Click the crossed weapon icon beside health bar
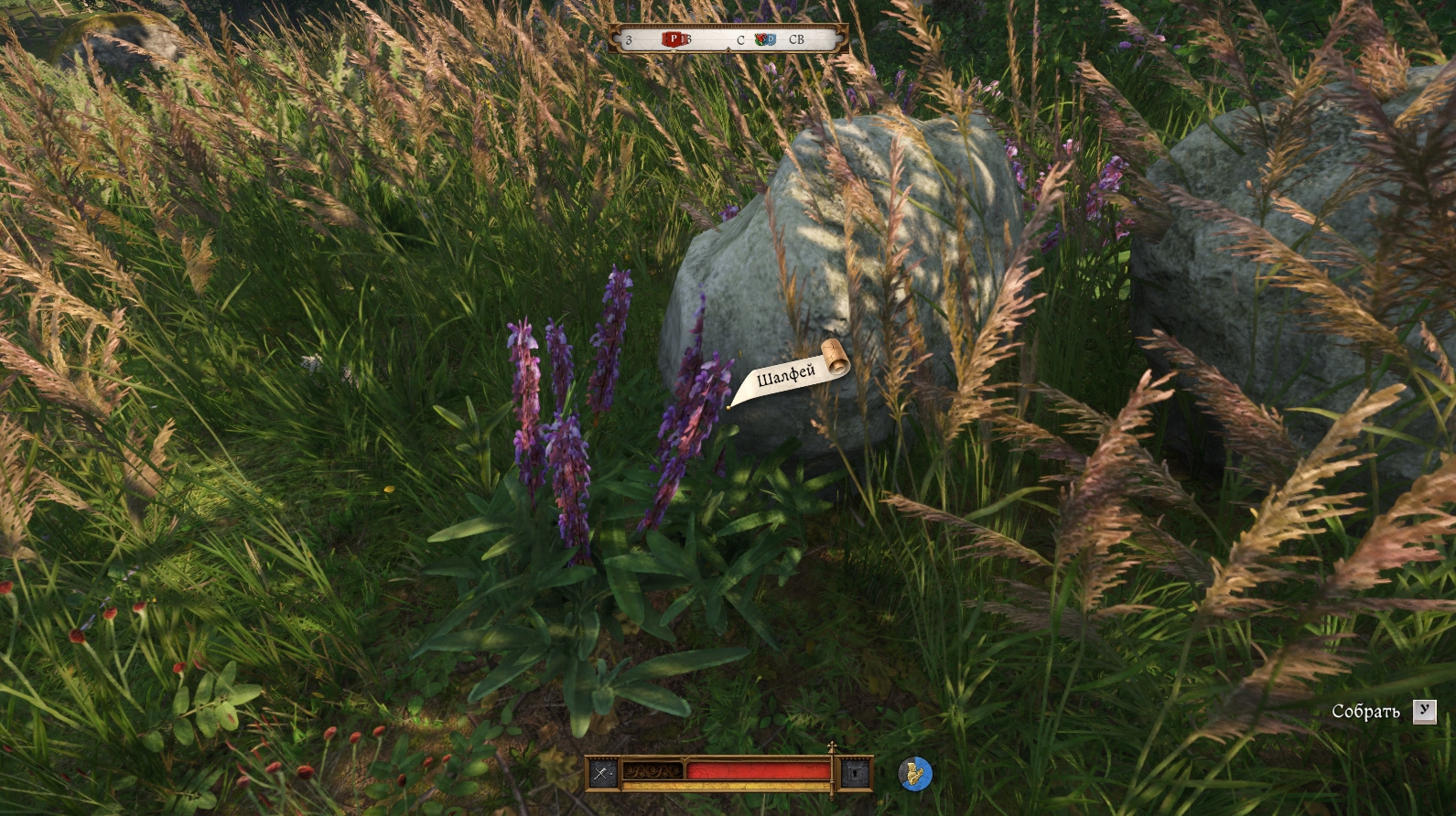 click(601, 773)
